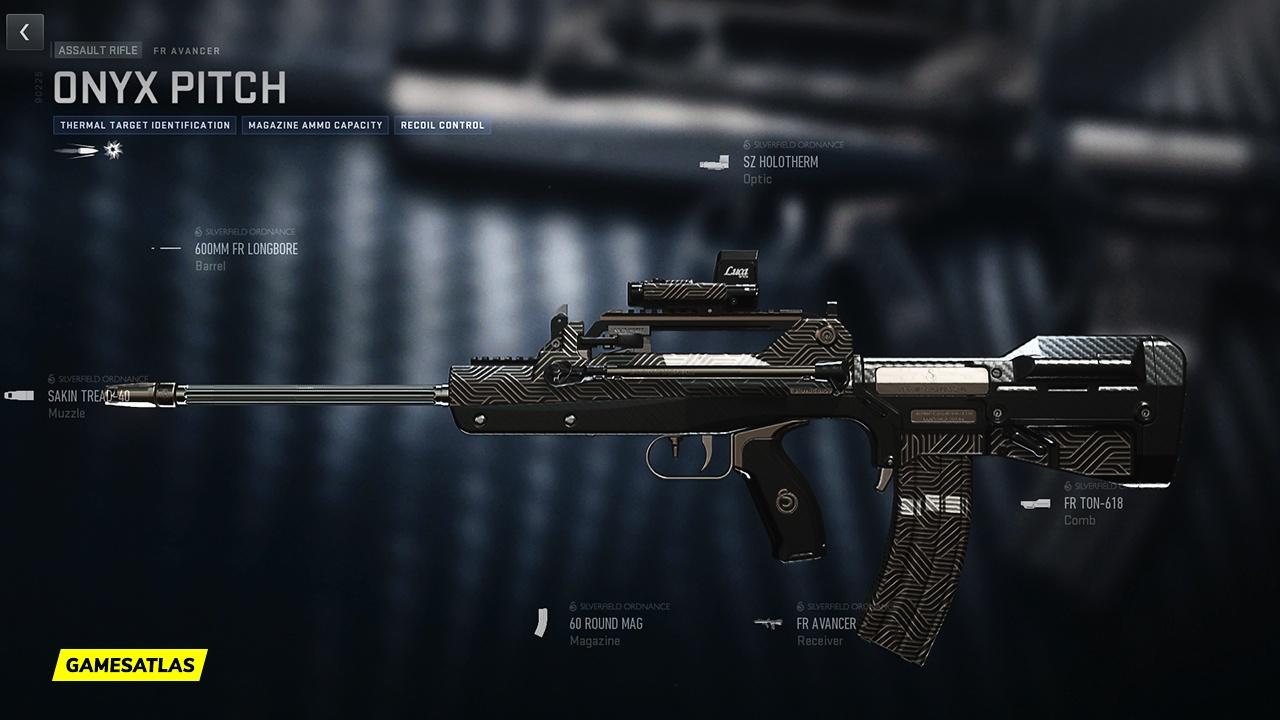This screenshot has width=1280, height=720.
Task: Select the Recoil Control tag
Action: (442, 126)
